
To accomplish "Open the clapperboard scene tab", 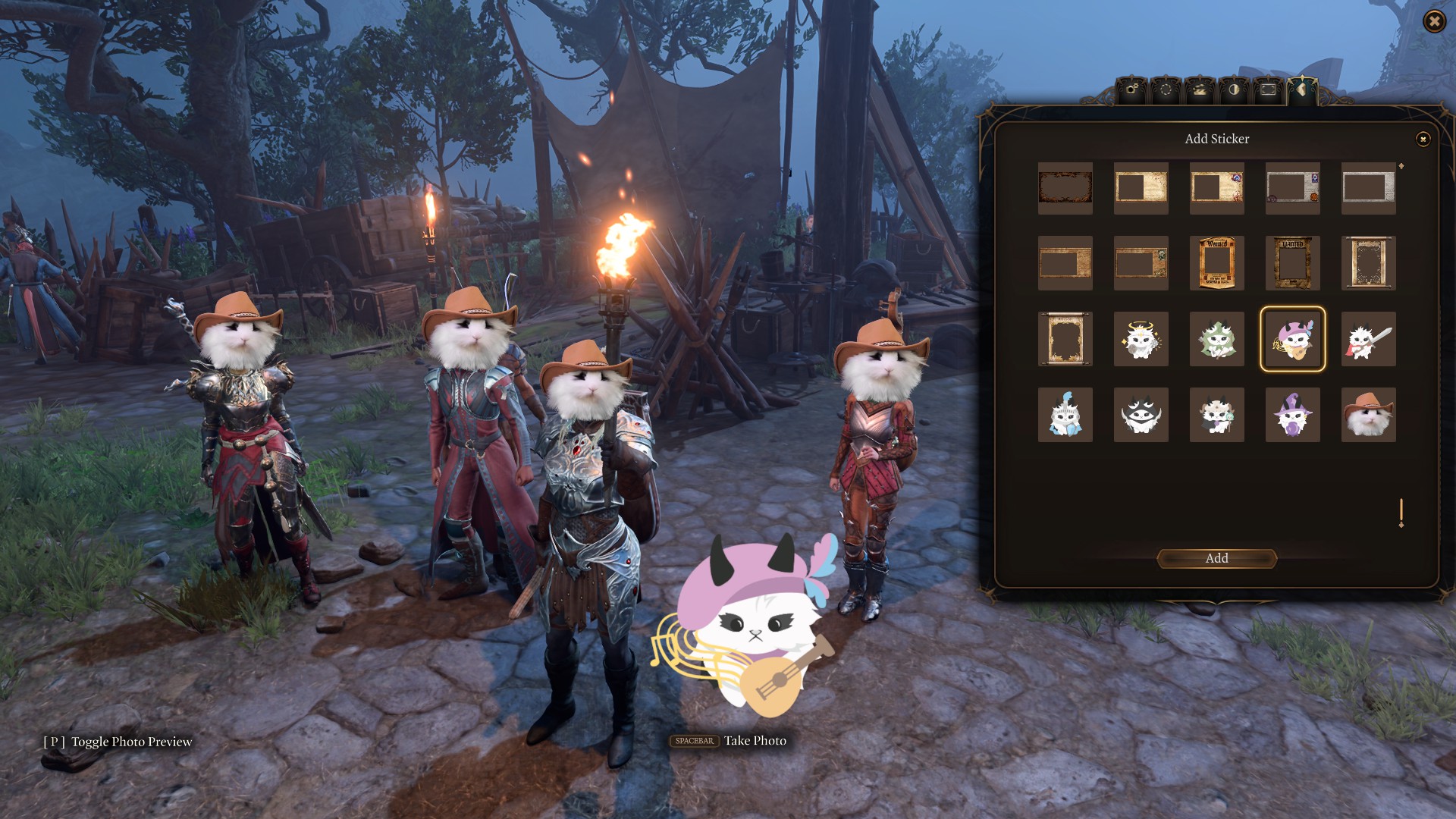I will coord(1200,90).
